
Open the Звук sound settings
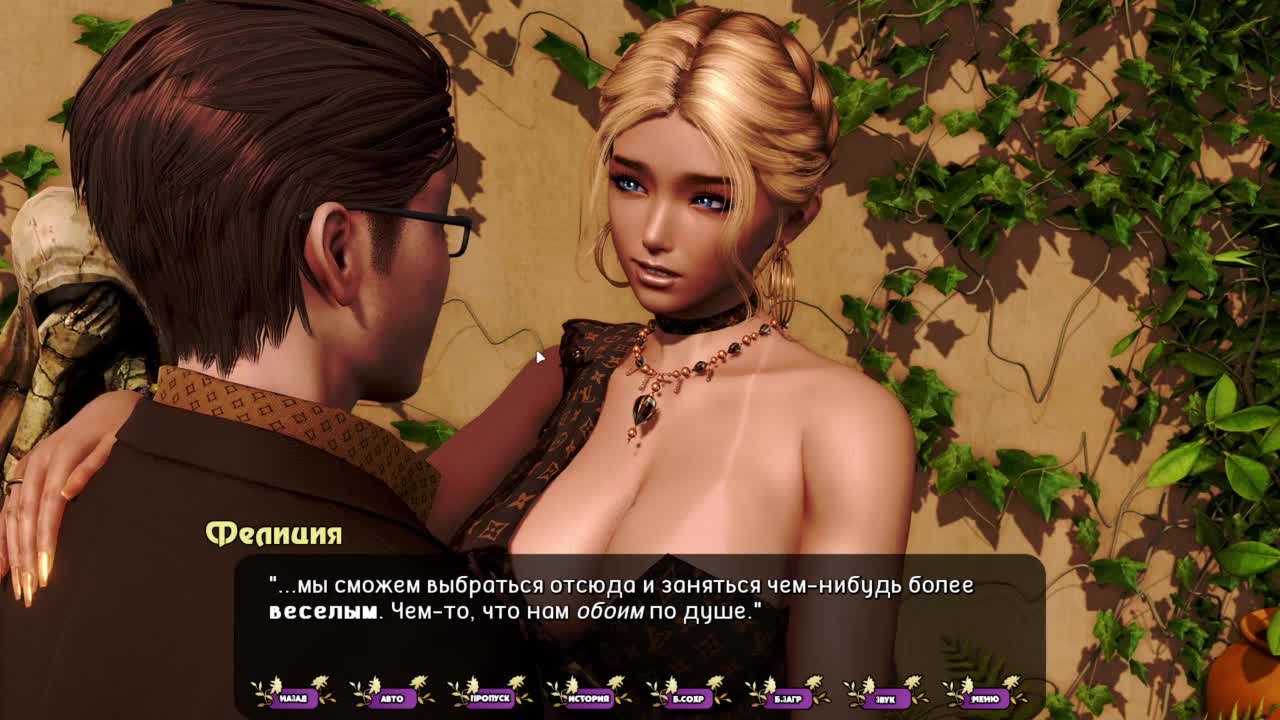(x=886, y=697)
